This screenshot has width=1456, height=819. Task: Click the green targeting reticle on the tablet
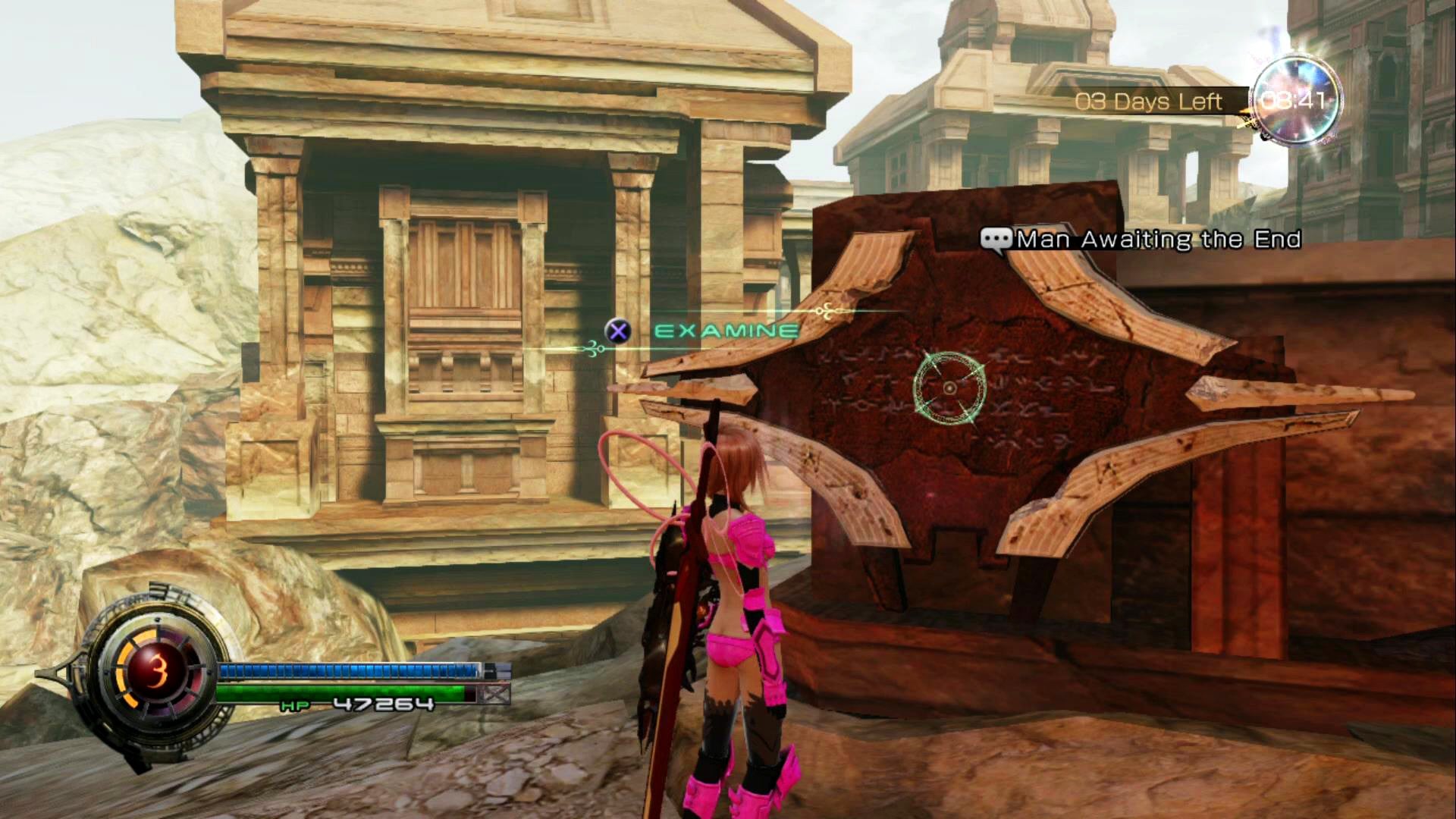click(x=949, y=388)
